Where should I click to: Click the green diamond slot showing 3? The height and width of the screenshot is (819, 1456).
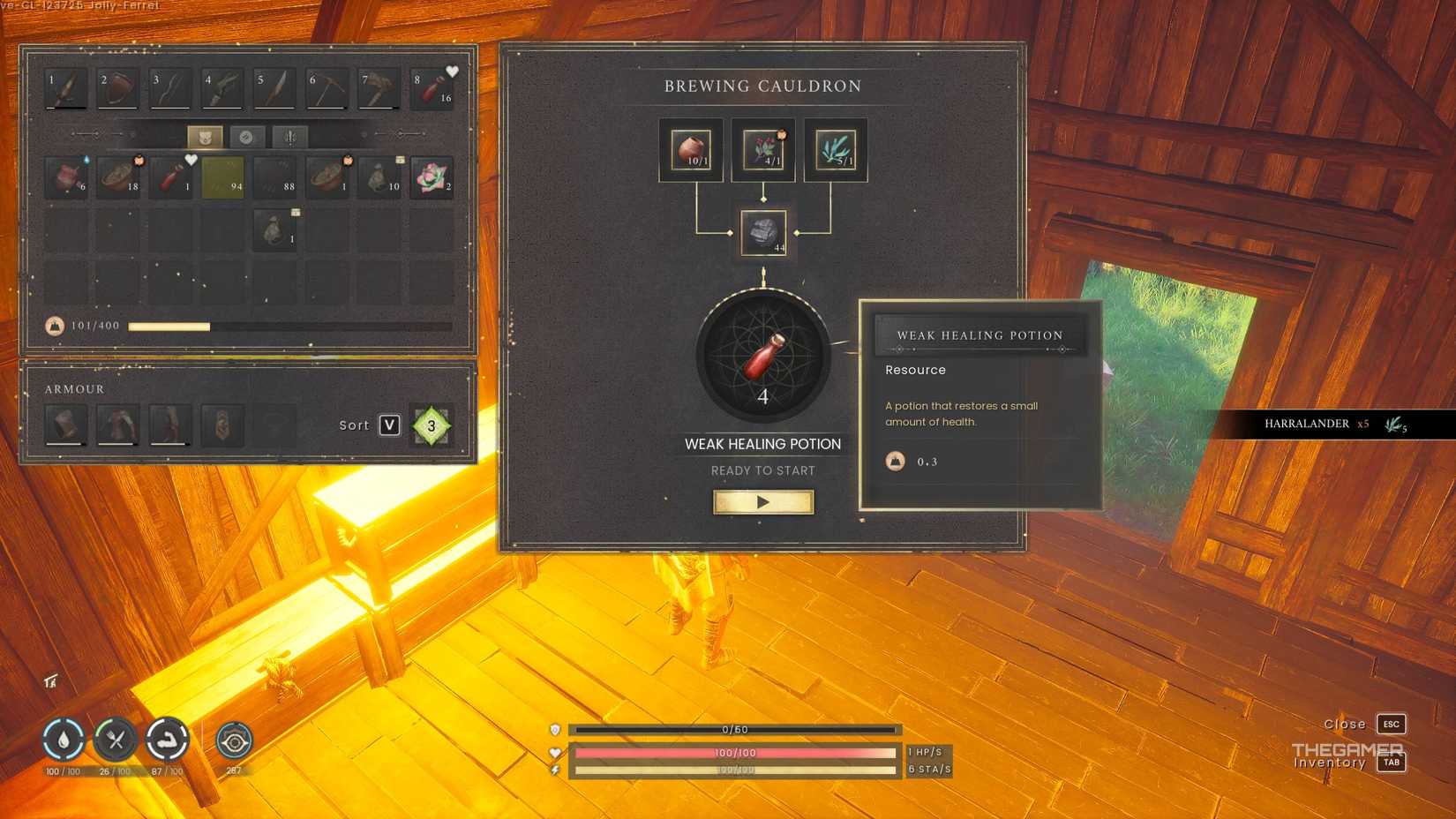click(432, 425)
